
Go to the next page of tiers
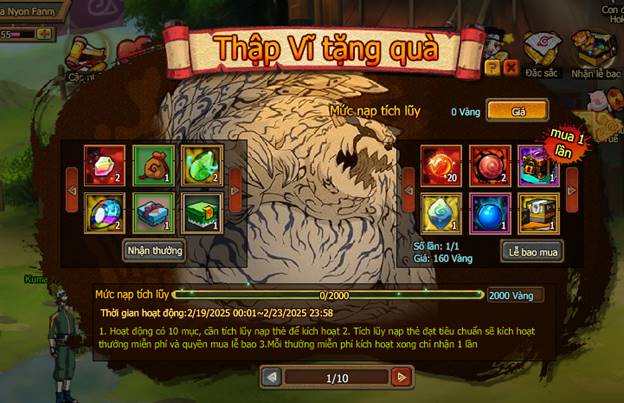(x=401, y=377)
